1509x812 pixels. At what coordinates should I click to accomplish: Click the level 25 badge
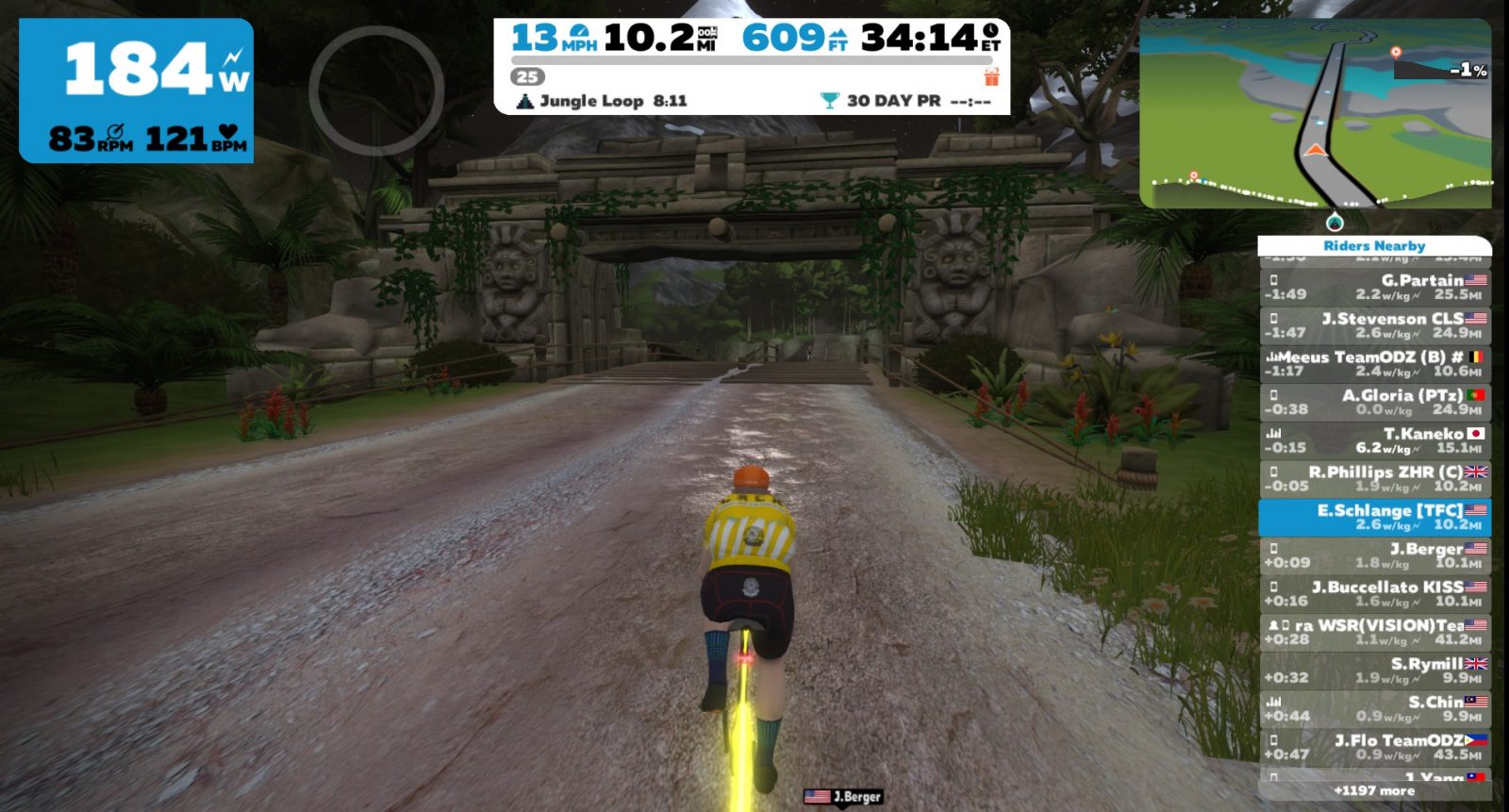coord(528,77)
